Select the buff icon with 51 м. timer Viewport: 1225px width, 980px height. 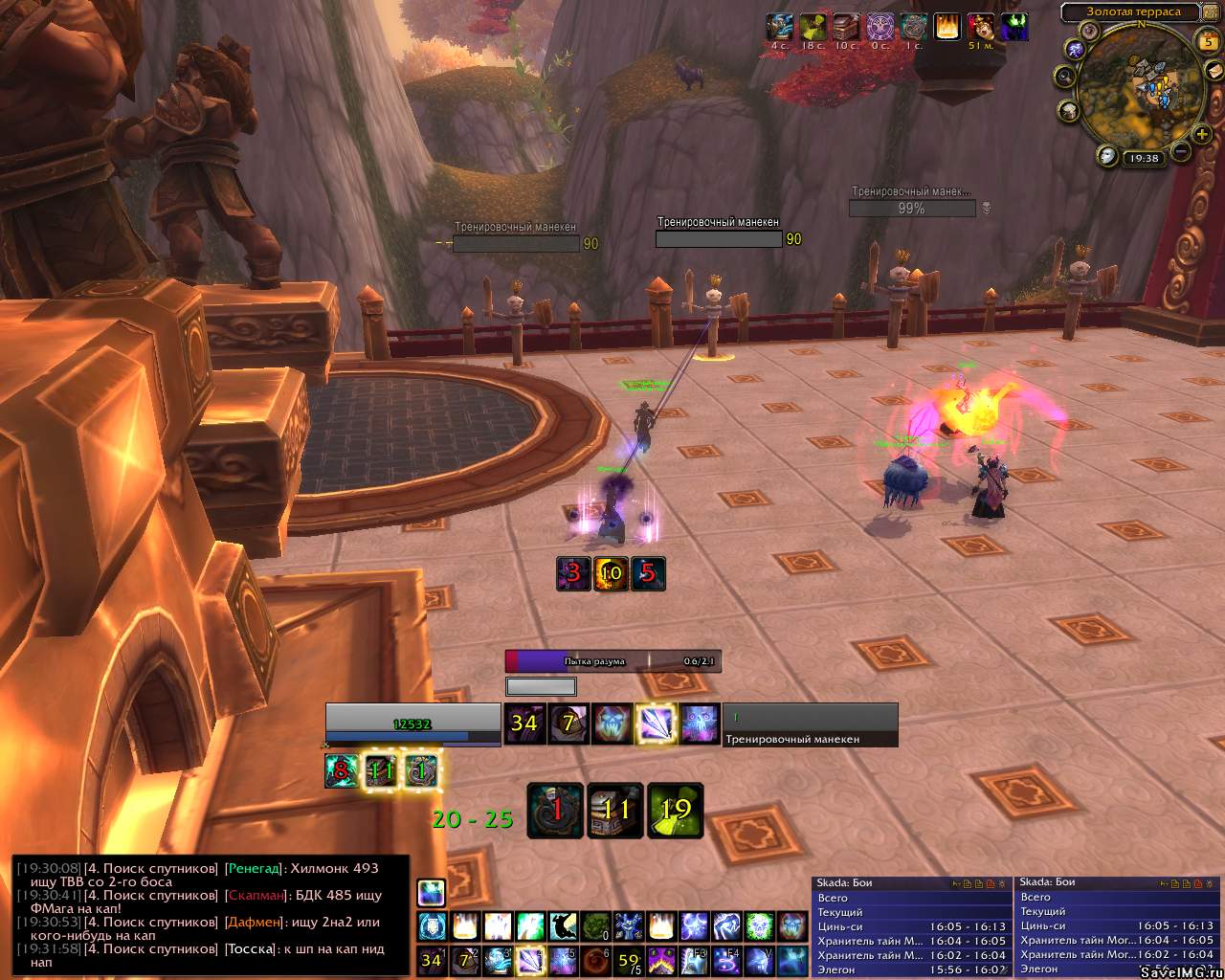980,26
